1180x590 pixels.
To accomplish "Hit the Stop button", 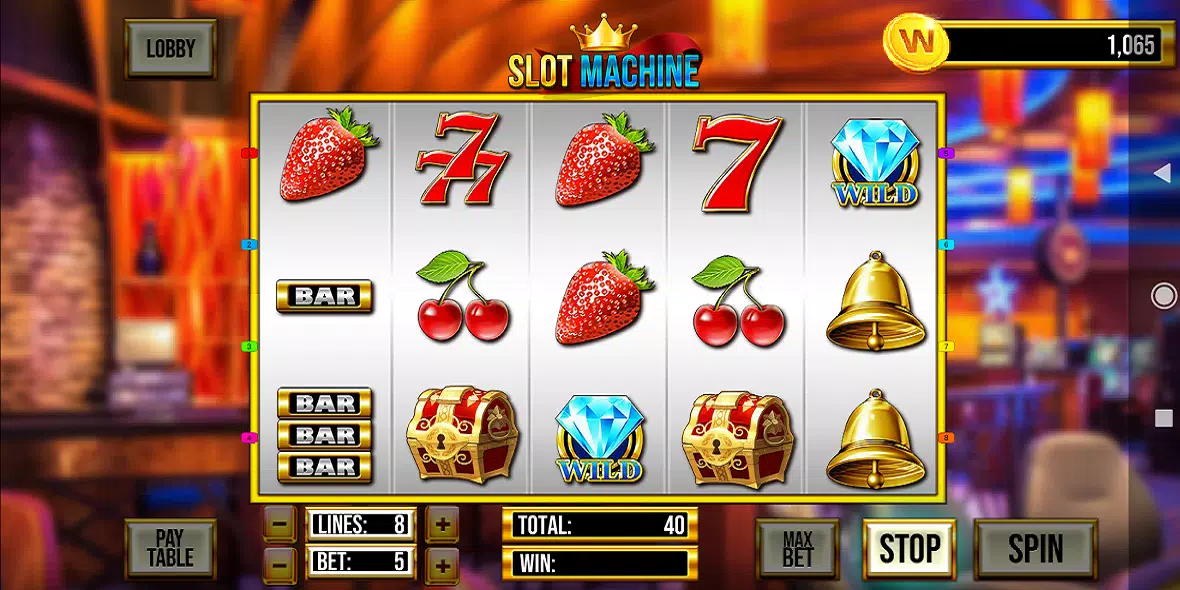I will click(909, 548).
